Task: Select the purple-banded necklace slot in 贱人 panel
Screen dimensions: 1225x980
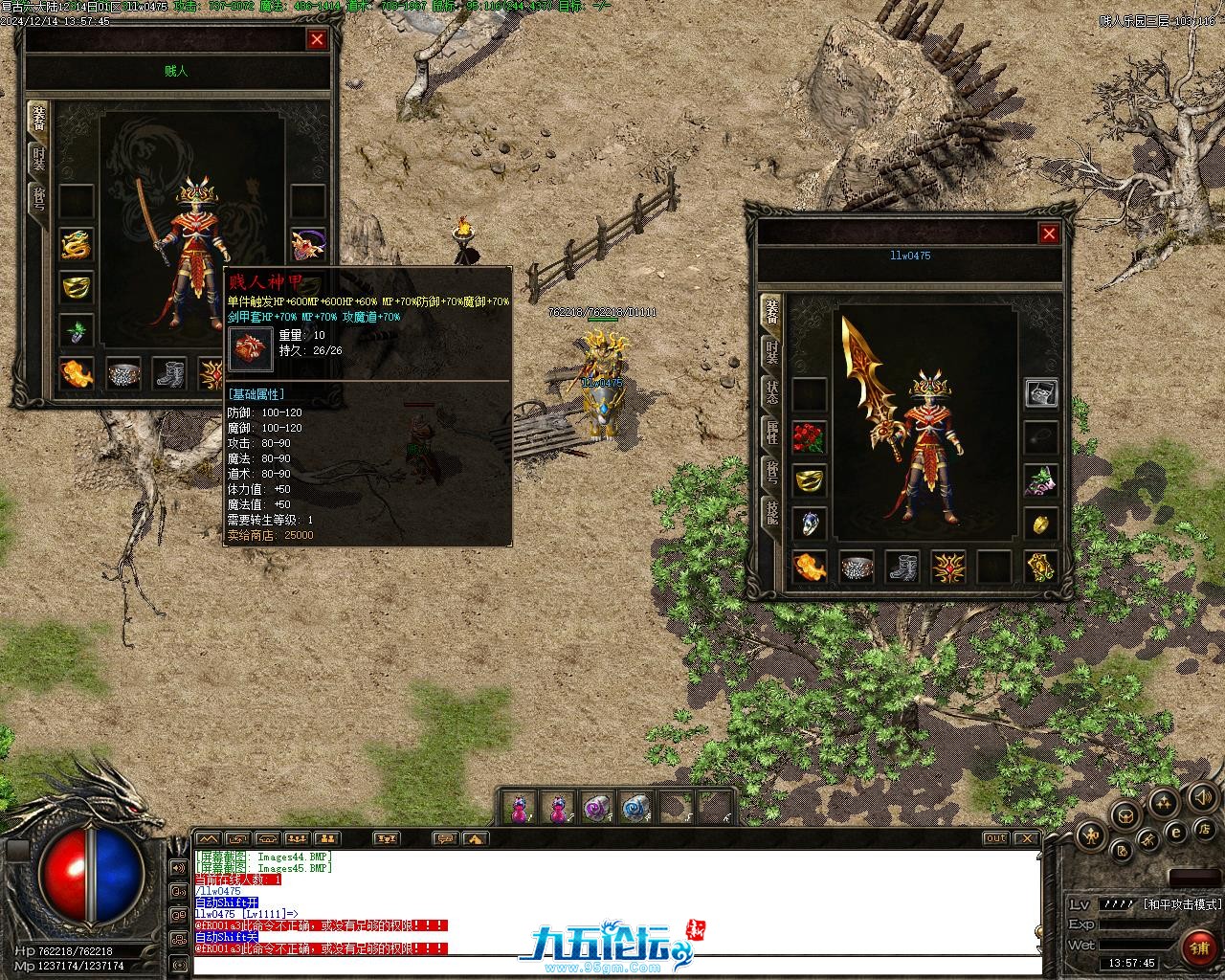Action: pyautogui.click(x=308, y=245)
